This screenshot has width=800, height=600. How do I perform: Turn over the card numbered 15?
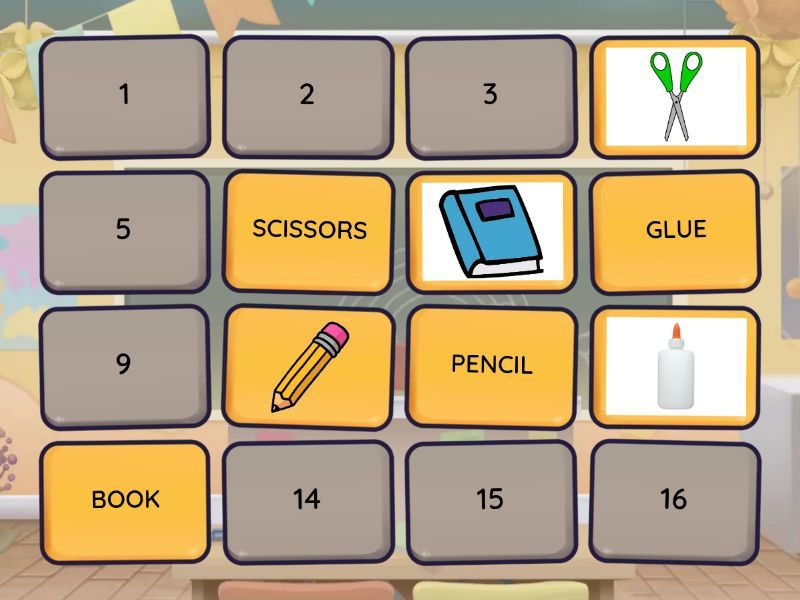click(x=490, y=499)
